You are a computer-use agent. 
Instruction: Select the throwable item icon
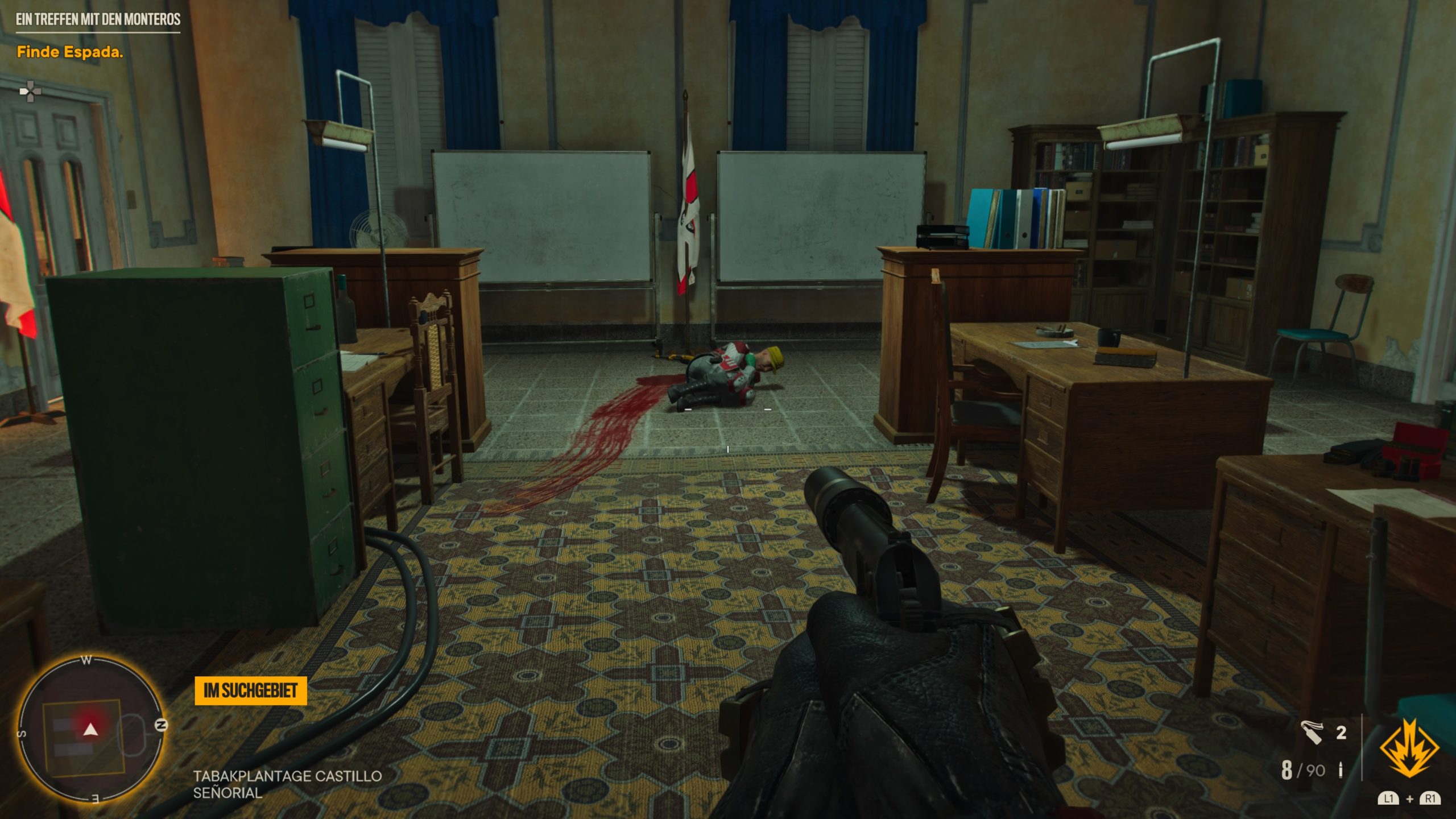tap(1312, 733)
